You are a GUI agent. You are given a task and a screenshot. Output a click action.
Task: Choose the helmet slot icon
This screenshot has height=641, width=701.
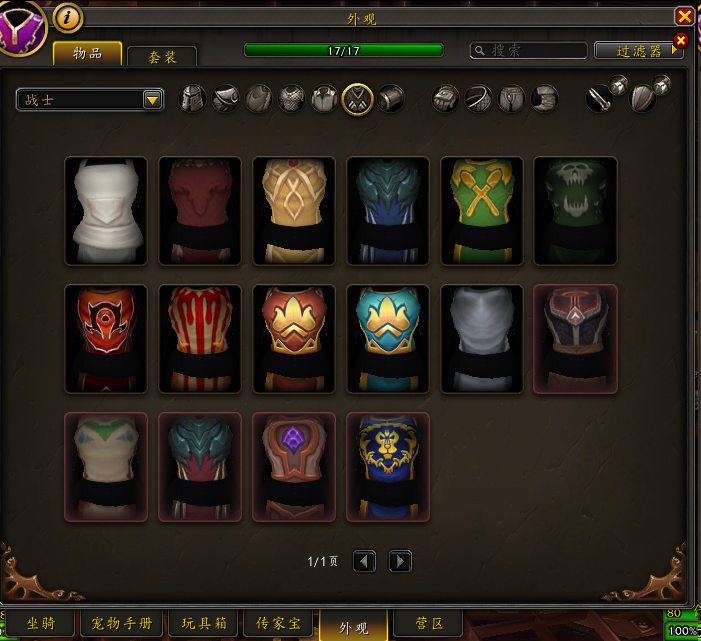click(x=193, y=98)
